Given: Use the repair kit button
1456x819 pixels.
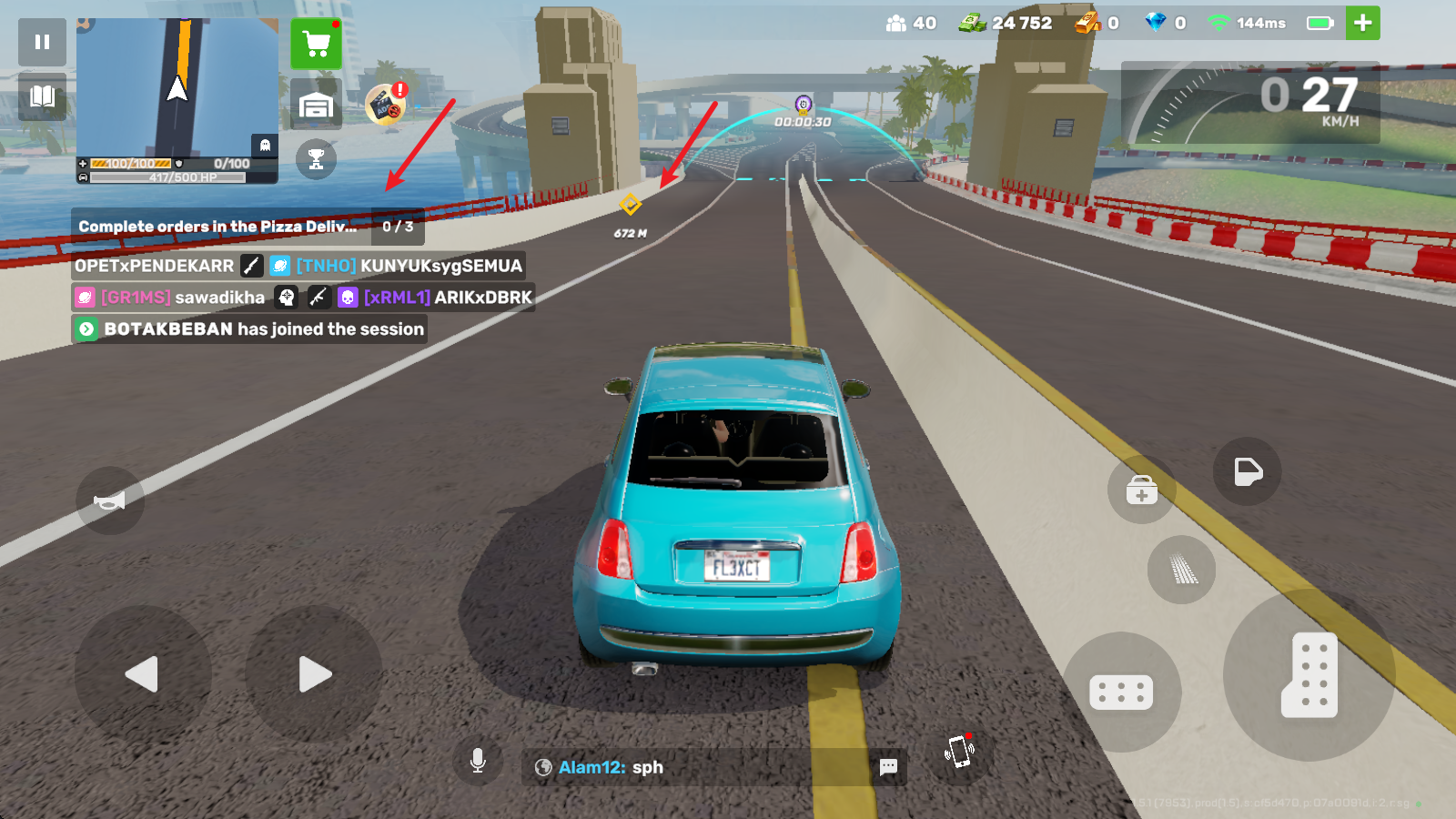Looking at the screenshot, I should [x=1141, y=490].
